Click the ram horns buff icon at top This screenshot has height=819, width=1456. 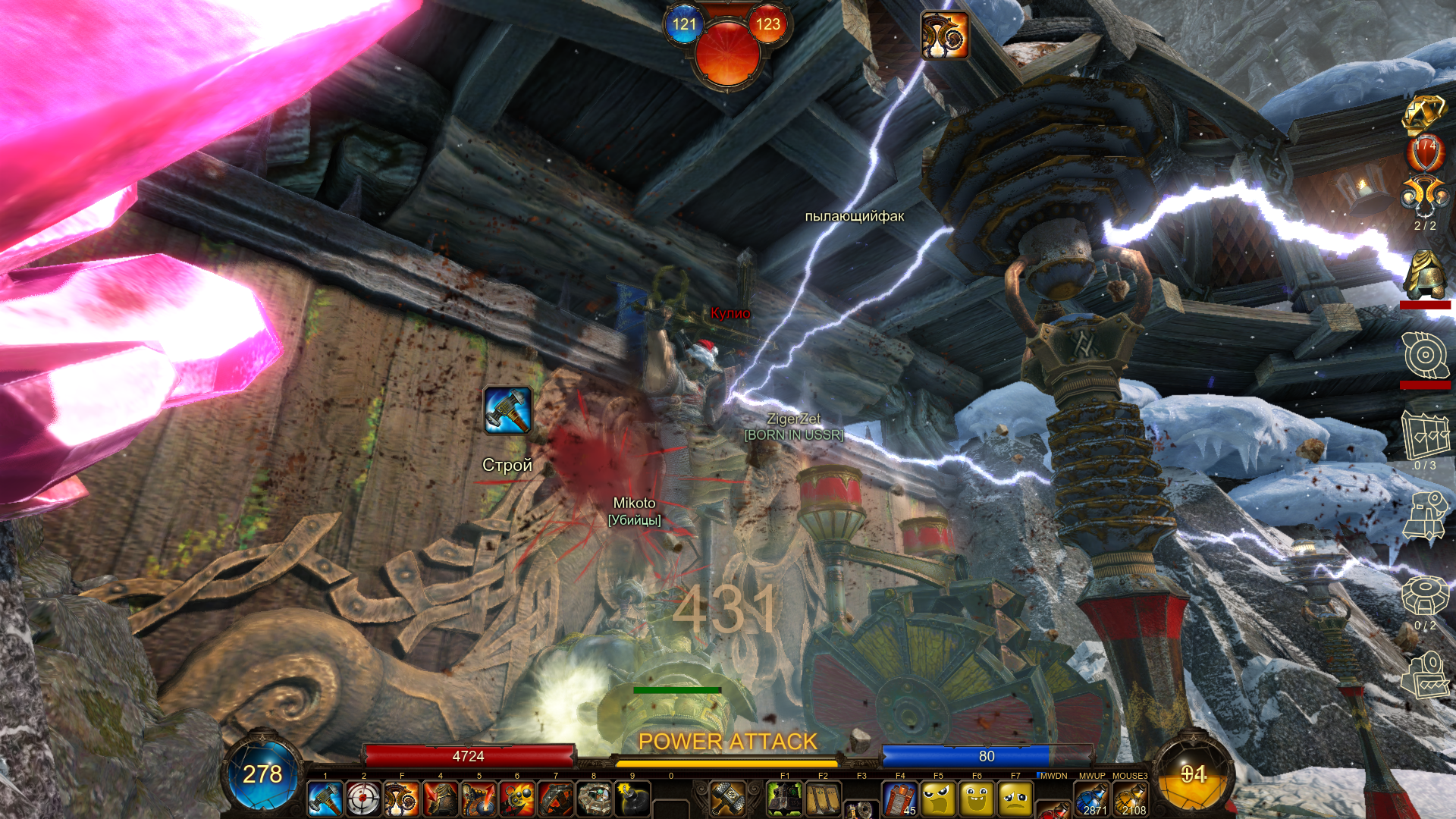click(x=945, y=35)
